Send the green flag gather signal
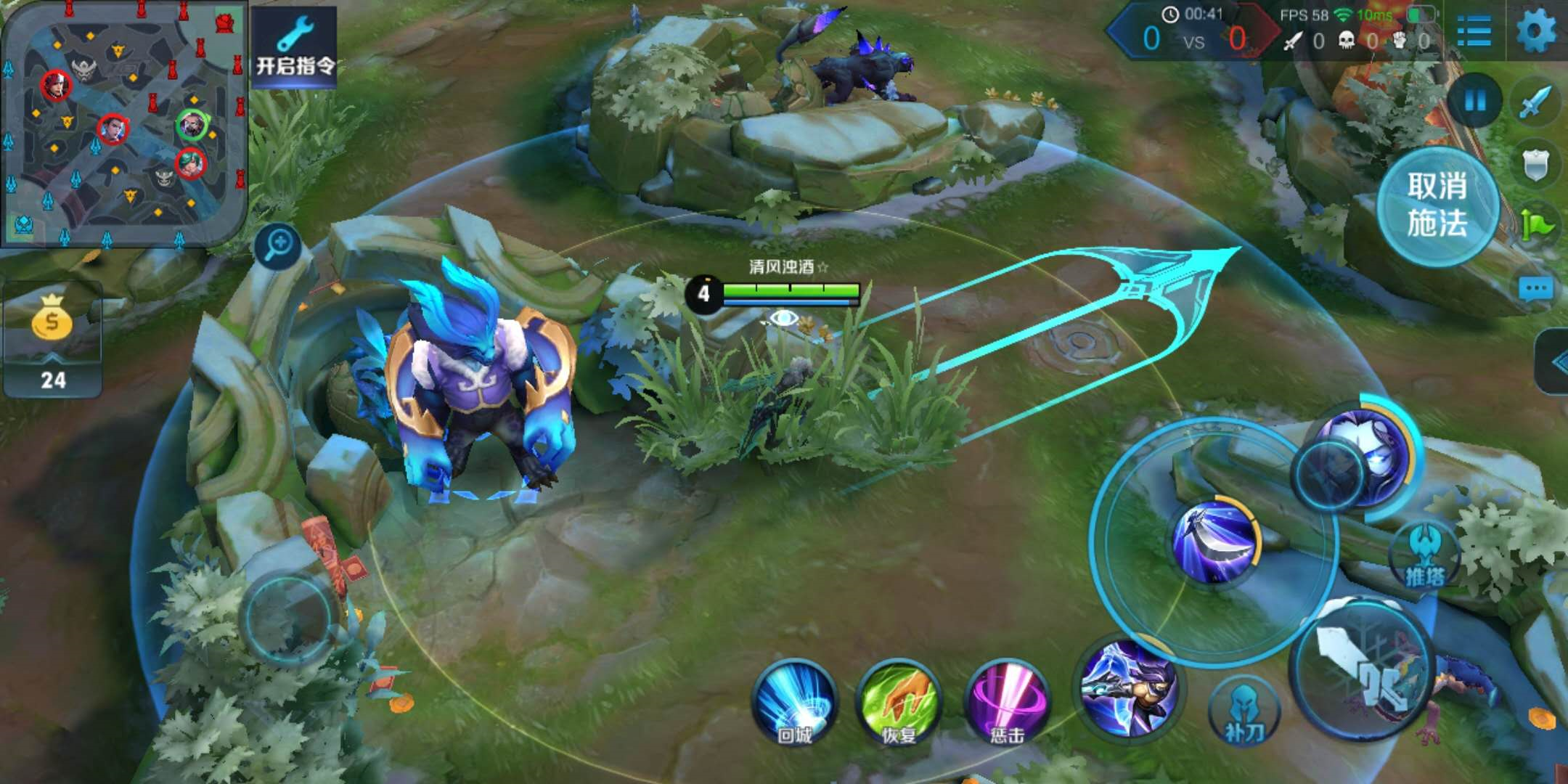The image size is (1568, 784). click(1536, 226)
